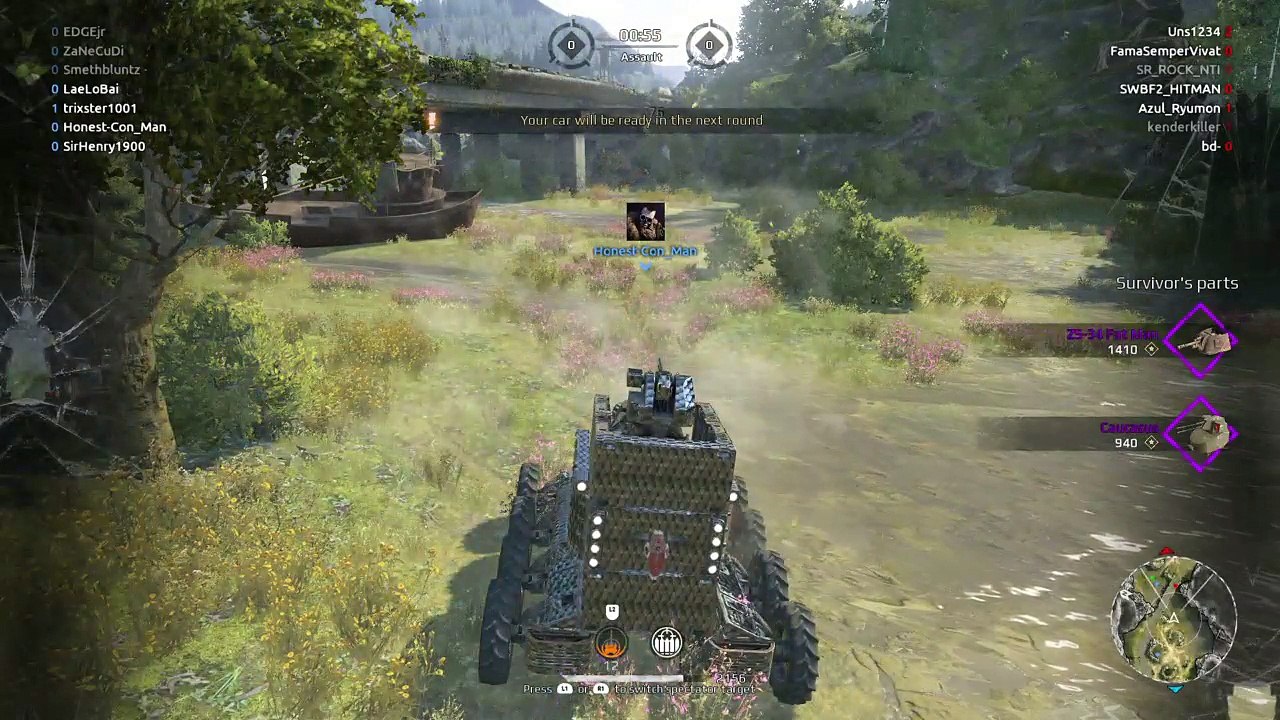Activate the orange module ability icon

pyautogui.click(x=610, y=643)
